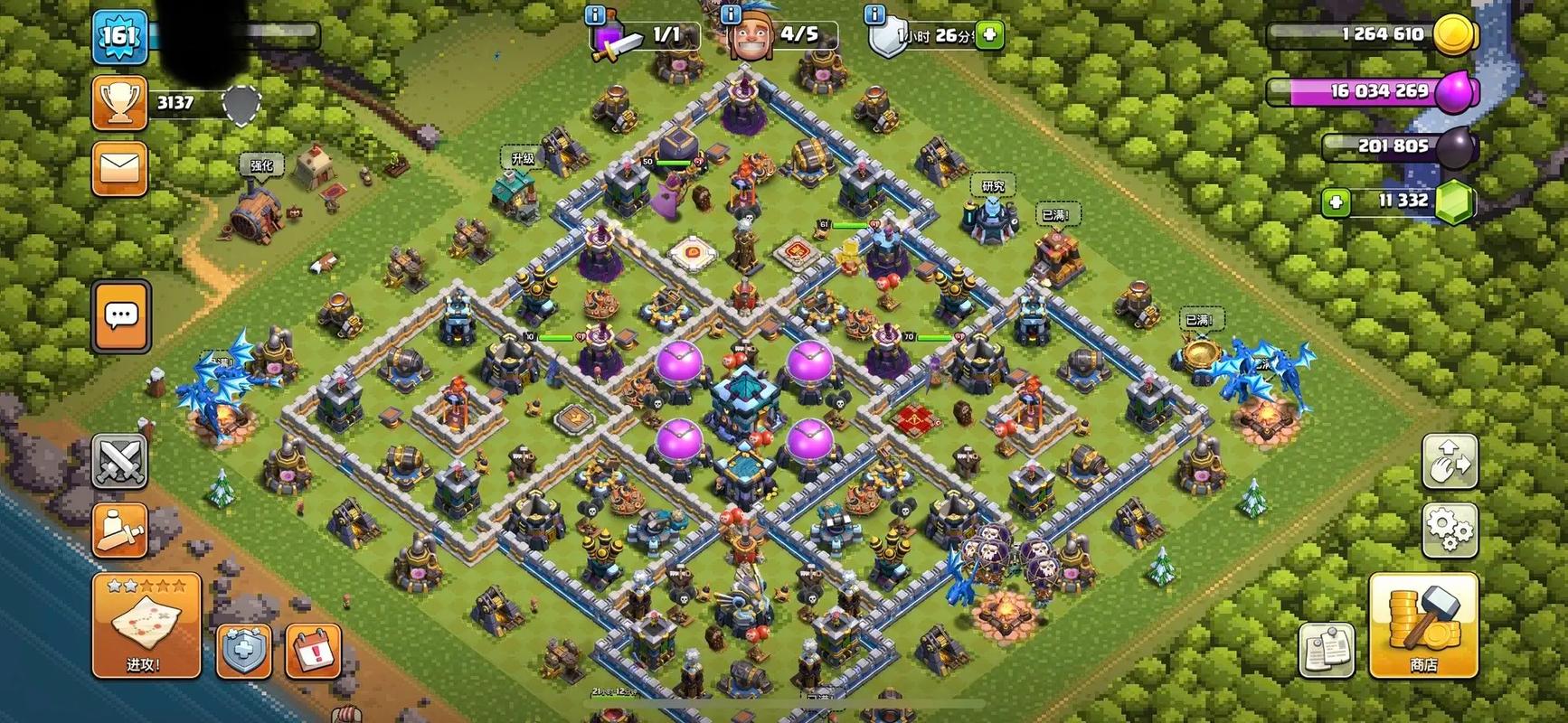Image resolution: width=1568 pixels, height=723 pixels.
Task: Open the clipboard notes button beside Shop
Action: pos(1327,649)
